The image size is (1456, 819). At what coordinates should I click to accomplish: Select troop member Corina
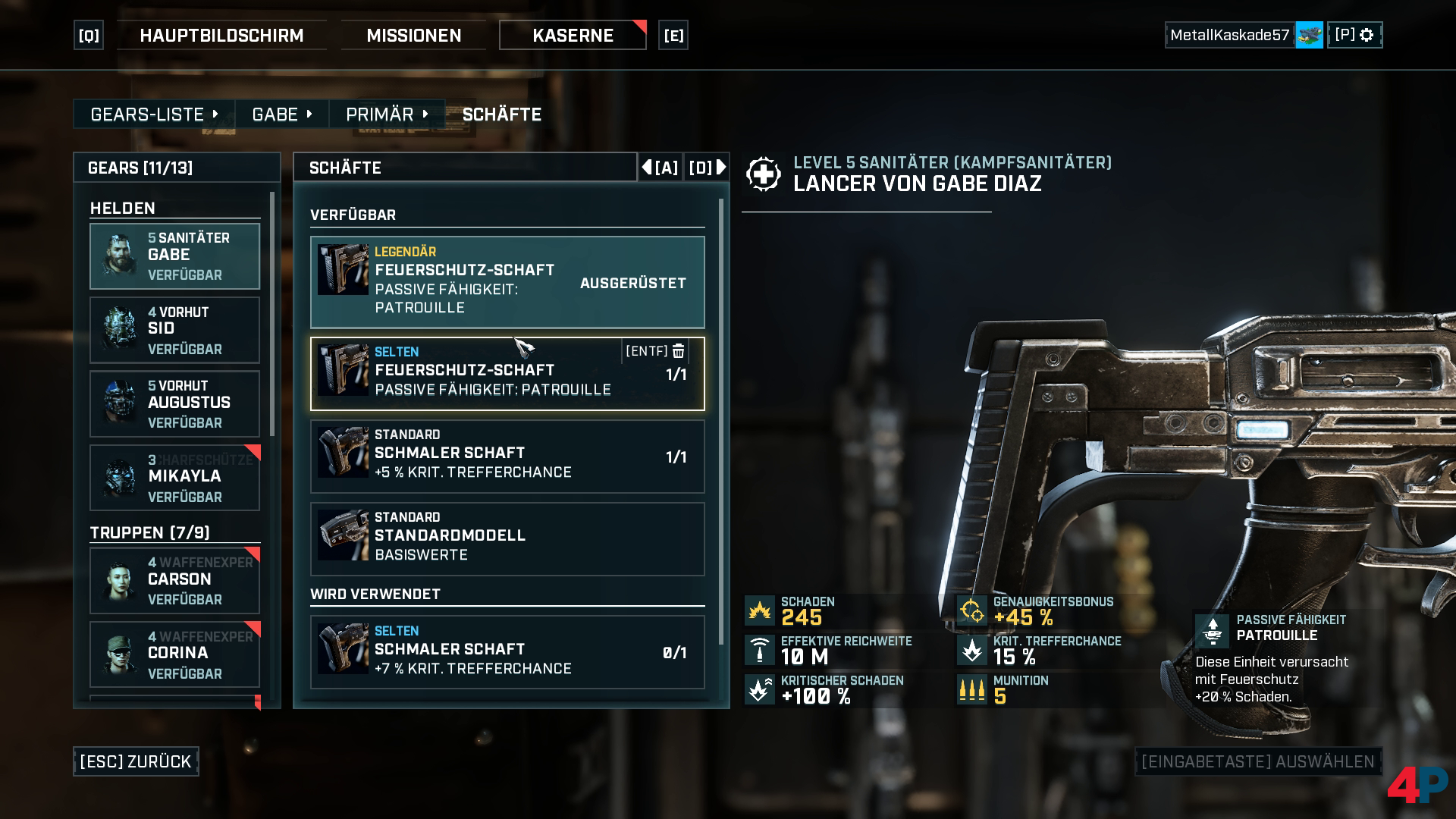(x=174, y=654)
